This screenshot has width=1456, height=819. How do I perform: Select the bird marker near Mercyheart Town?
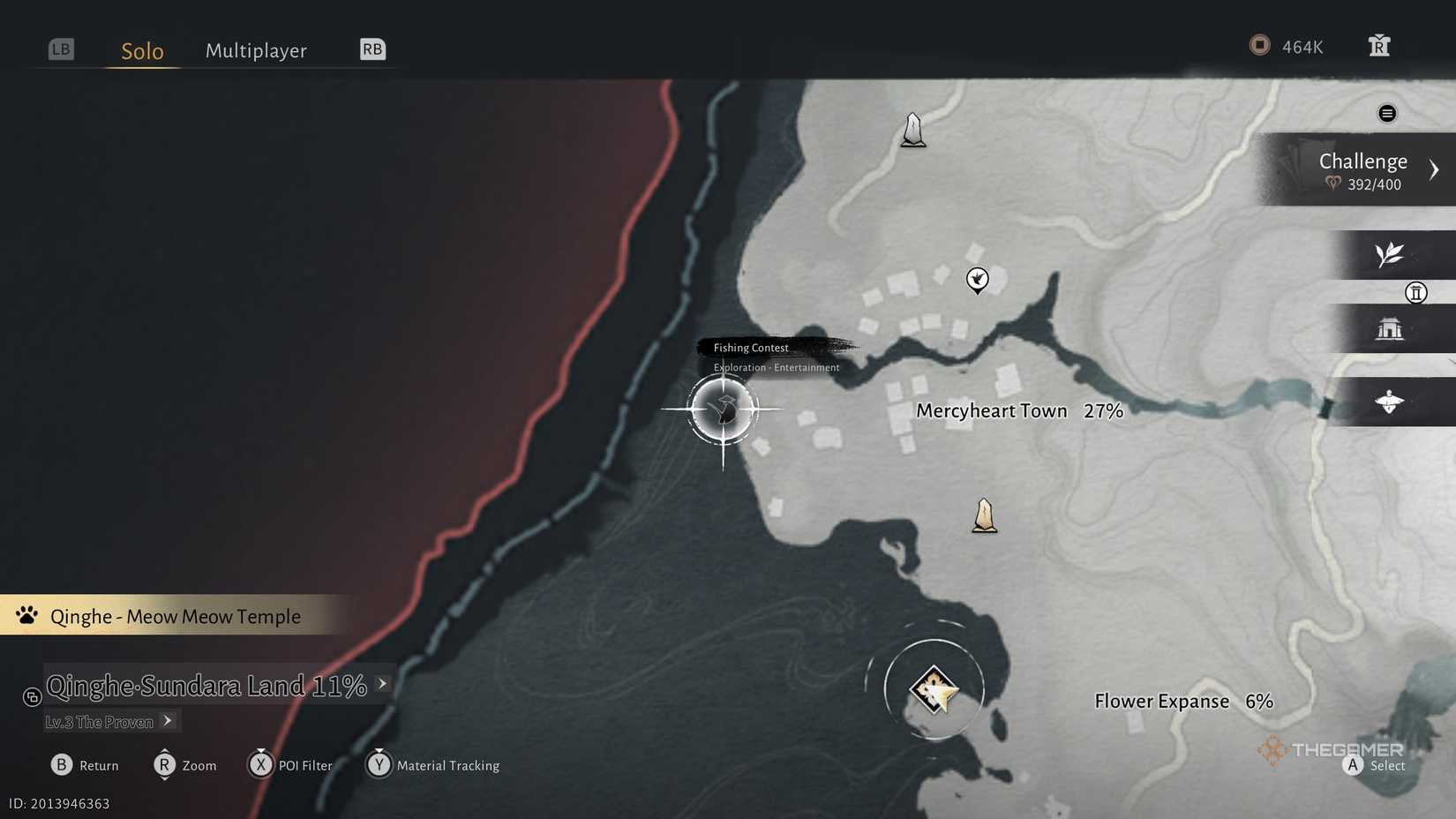[978, 279]
